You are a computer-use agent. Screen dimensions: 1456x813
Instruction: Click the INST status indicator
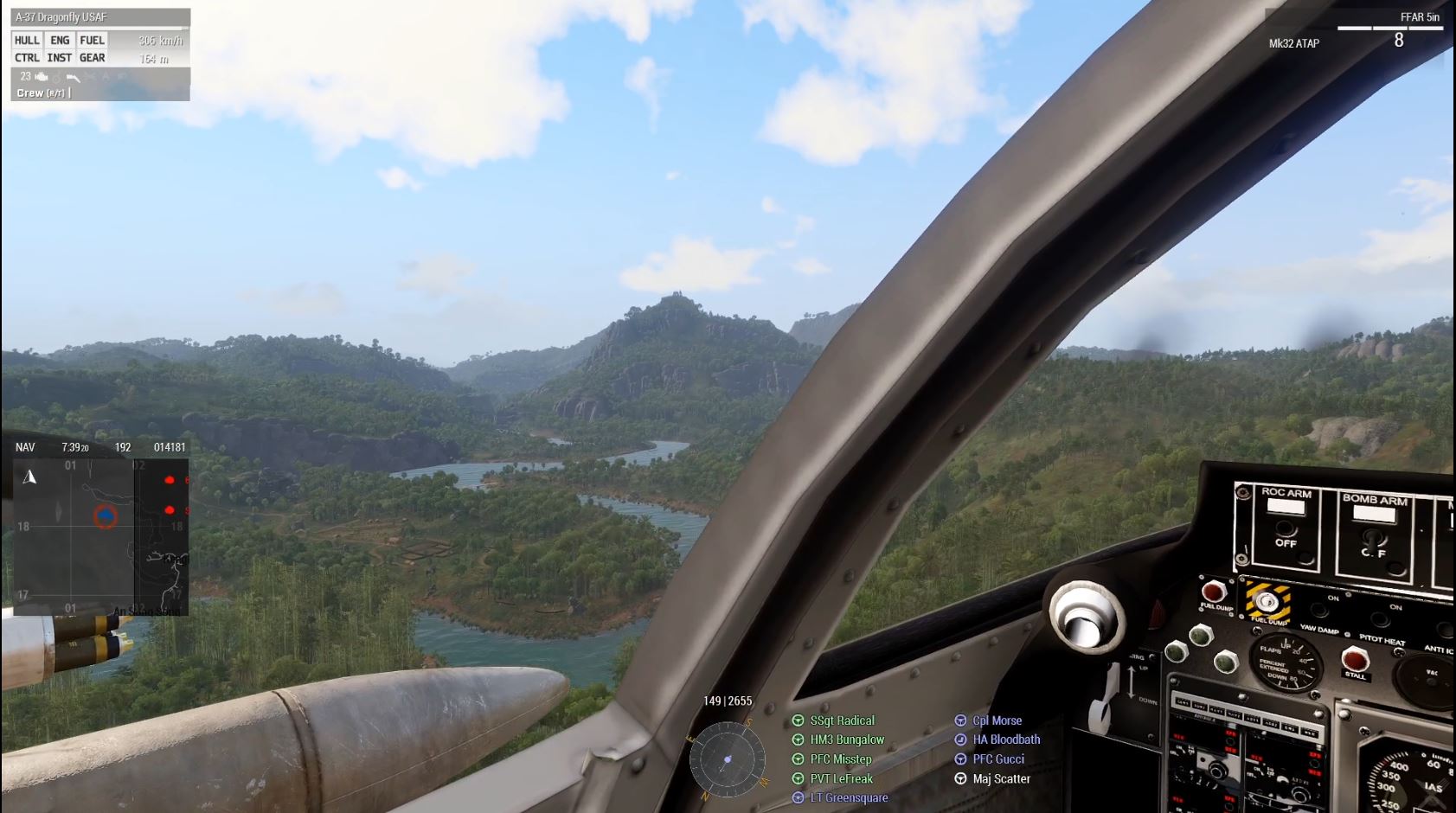(x=60, y=58)
